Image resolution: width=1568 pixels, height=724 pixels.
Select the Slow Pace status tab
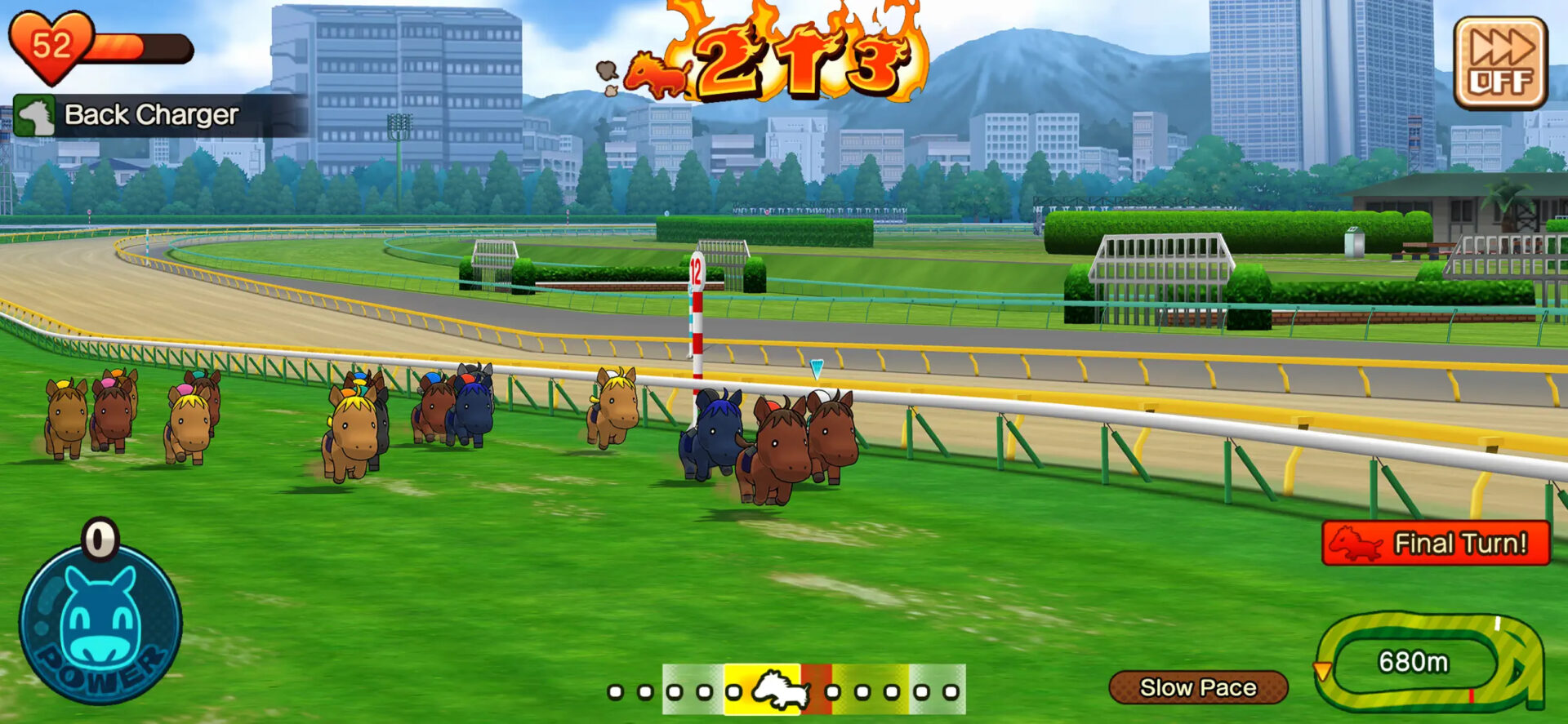[1199, 686]
